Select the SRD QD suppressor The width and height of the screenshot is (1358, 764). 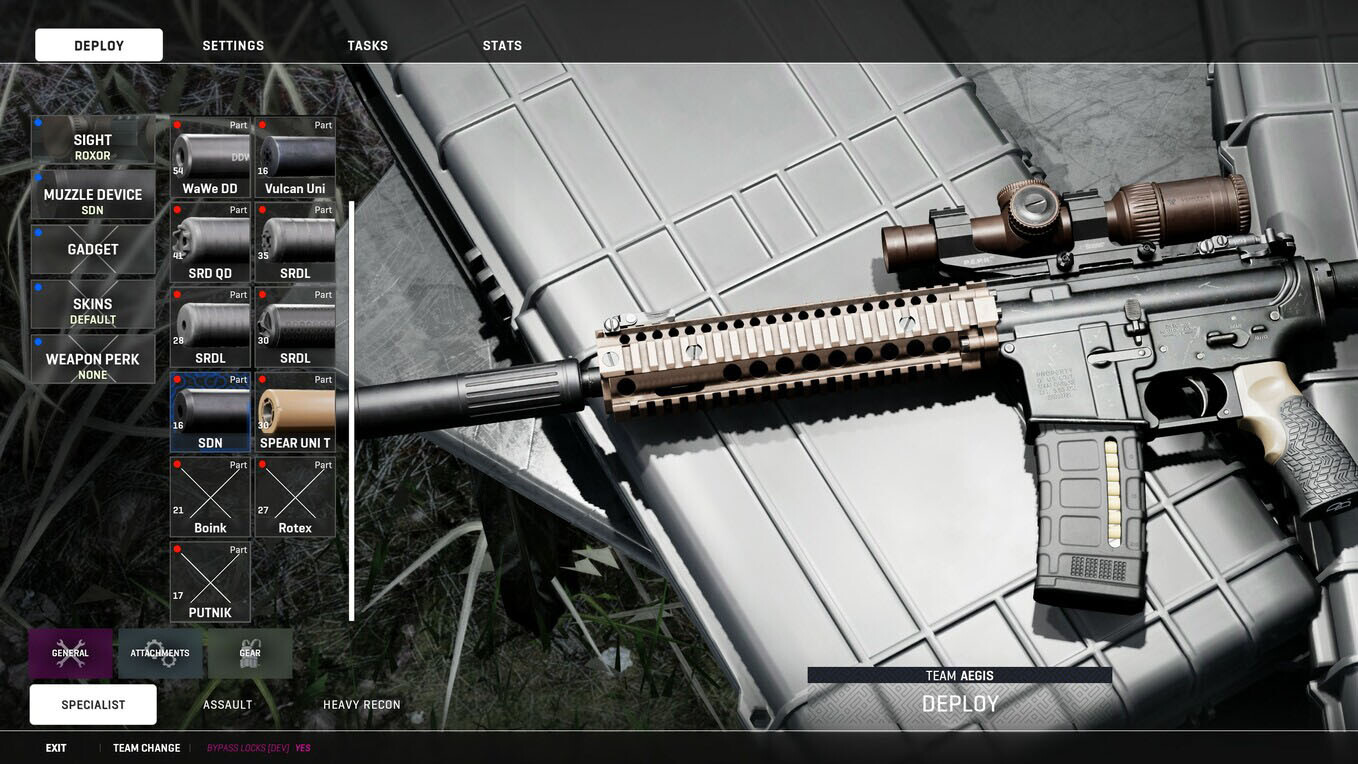coord(210,243)
